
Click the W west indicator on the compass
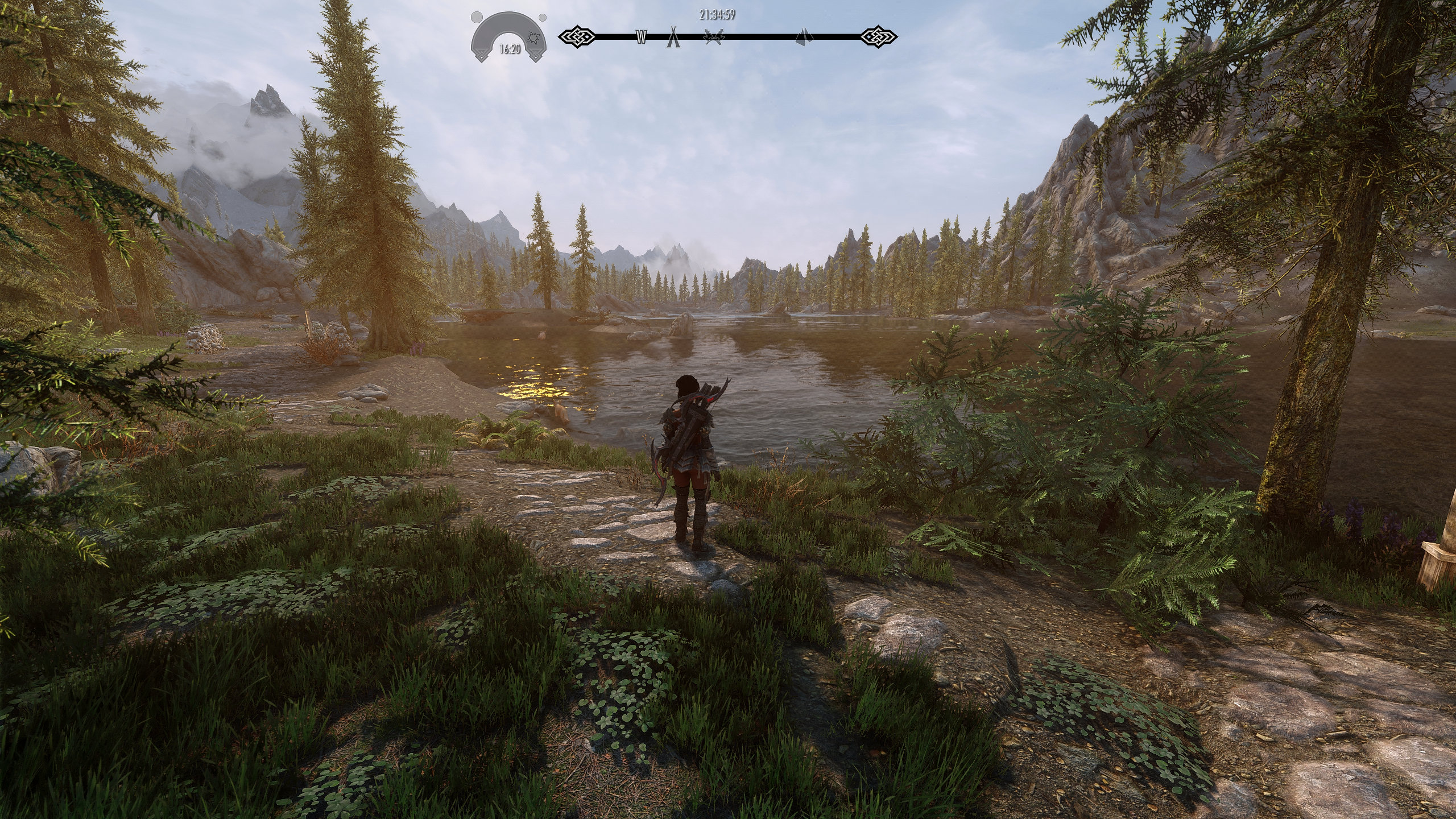click(641, 37)
